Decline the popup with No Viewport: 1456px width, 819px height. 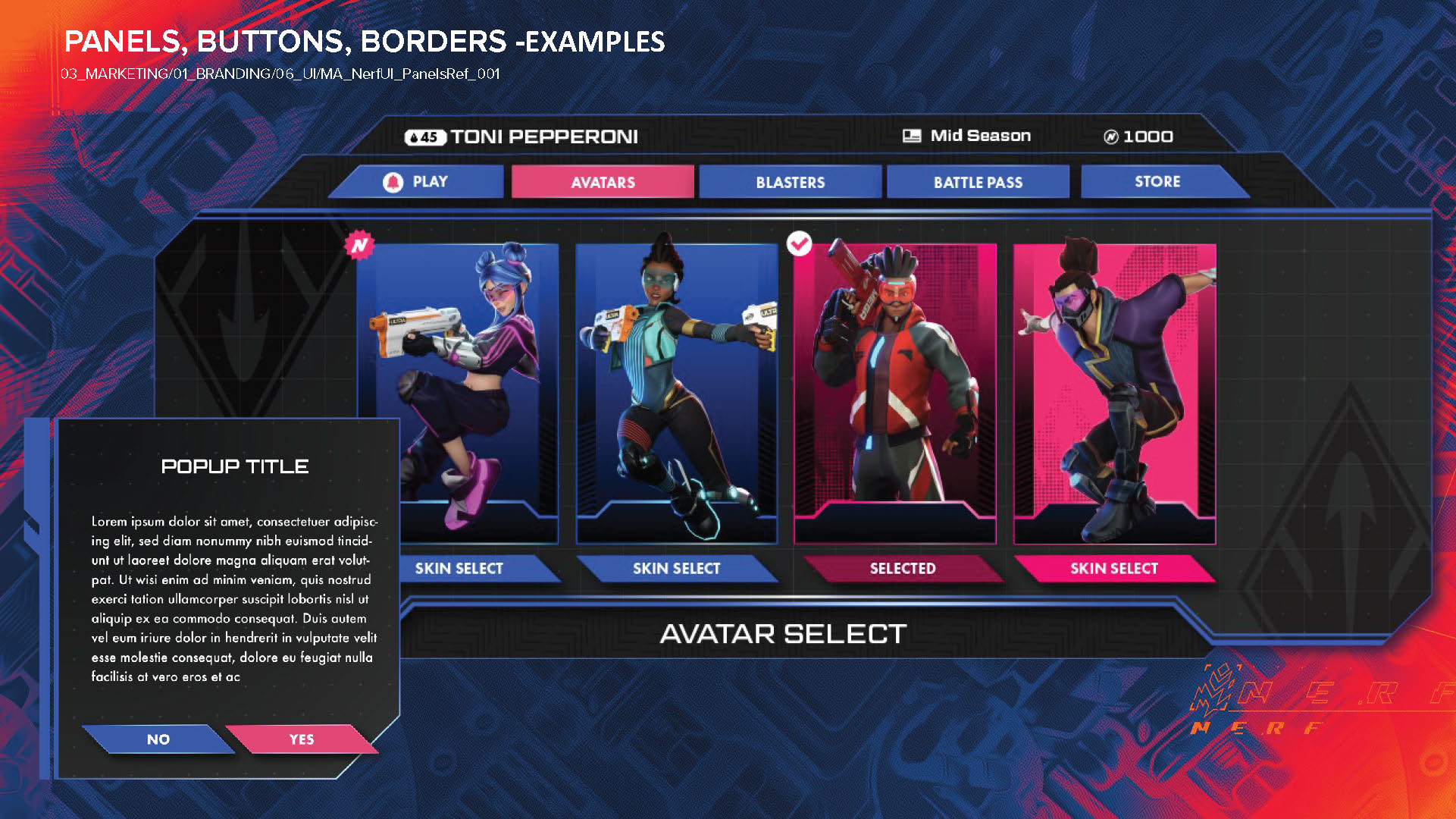point(158,739)
